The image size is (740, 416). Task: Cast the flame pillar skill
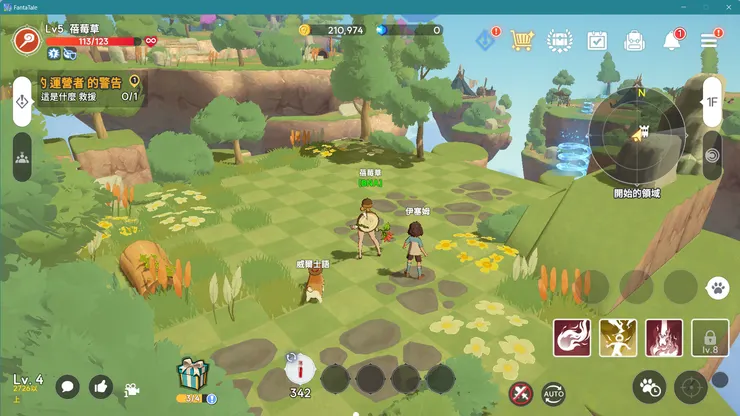click(664, 338)
